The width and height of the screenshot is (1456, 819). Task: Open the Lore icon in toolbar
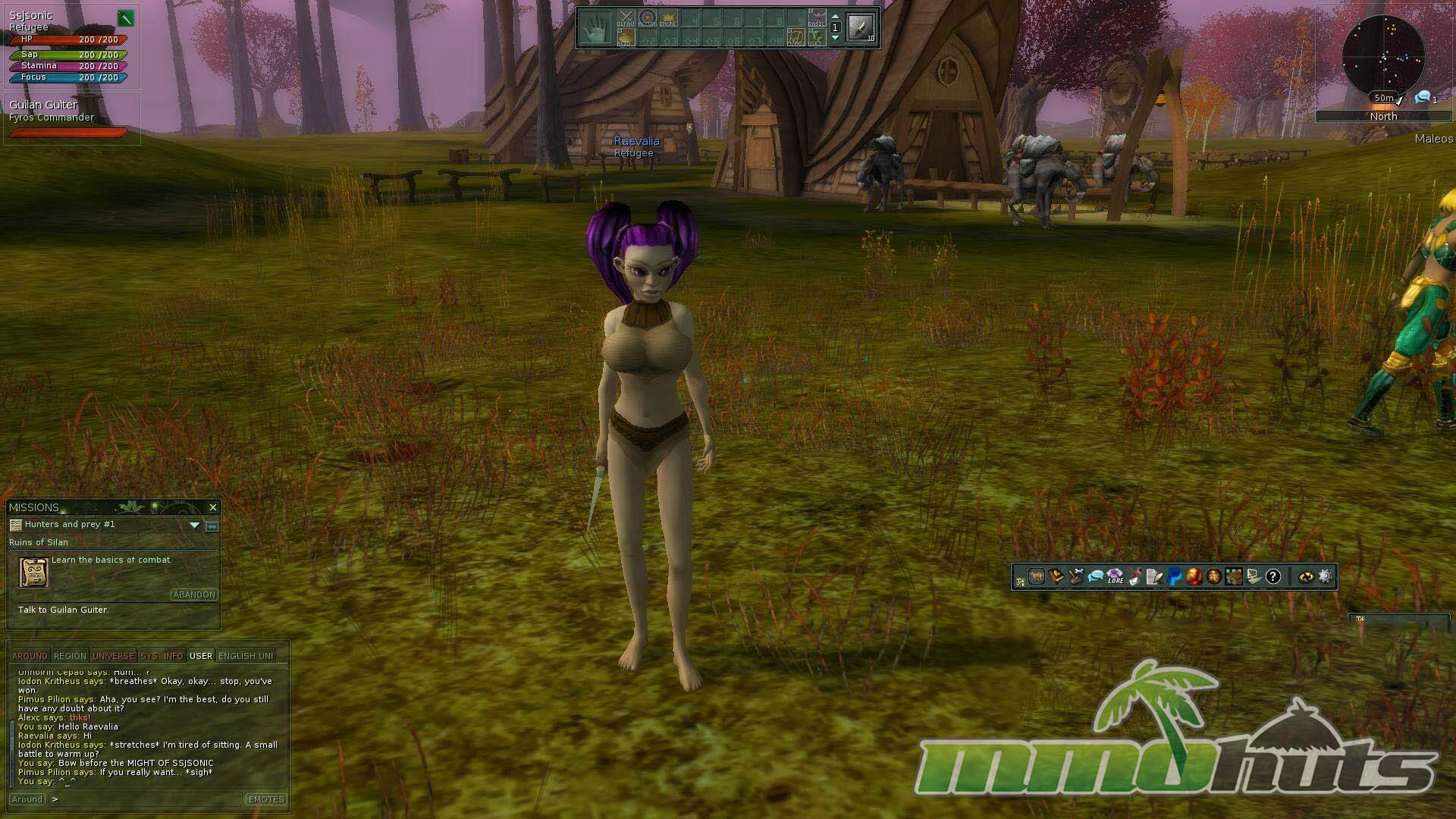[x=1115, y=577]
